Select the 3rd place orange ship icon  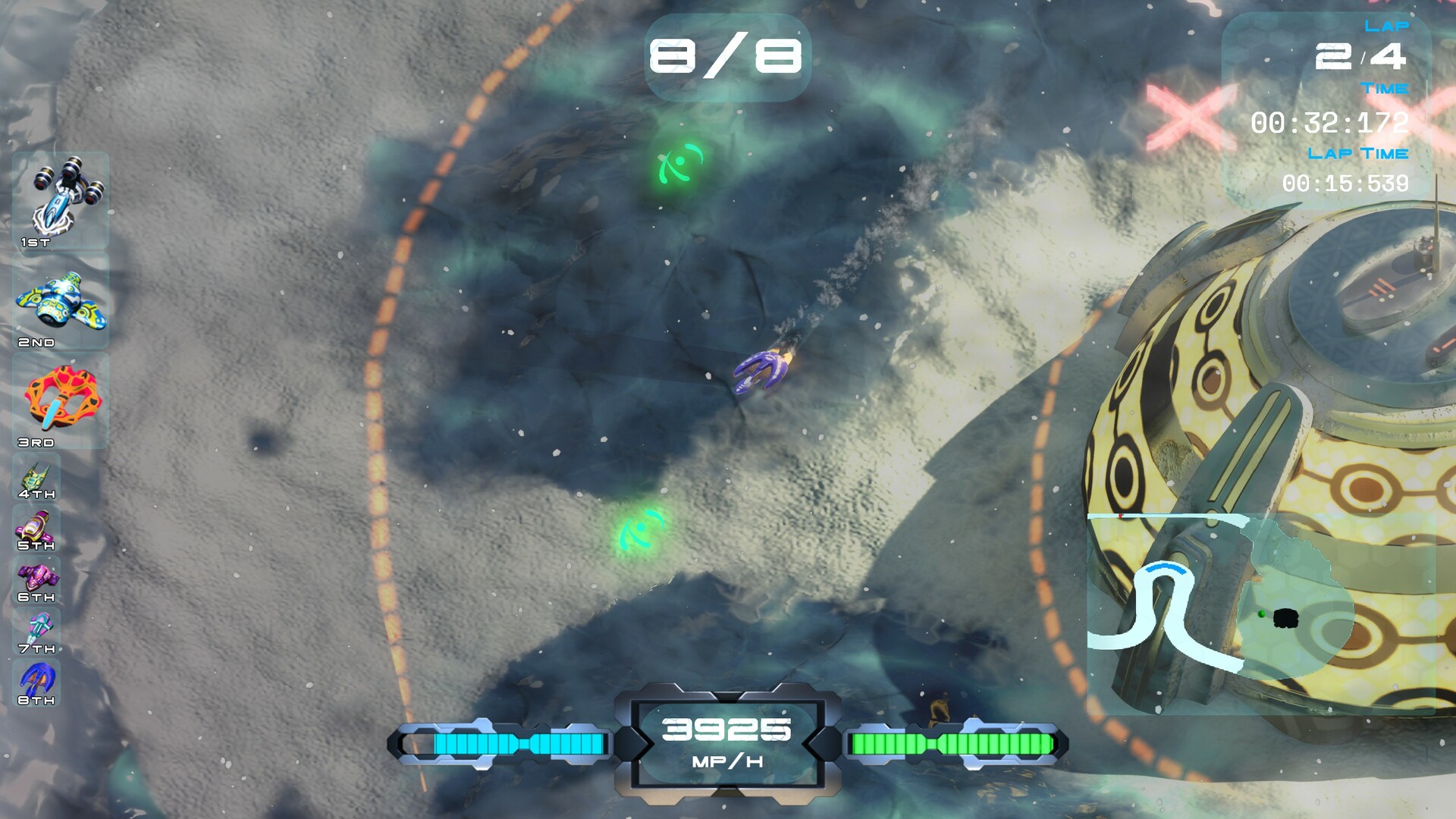pos(61,398)
